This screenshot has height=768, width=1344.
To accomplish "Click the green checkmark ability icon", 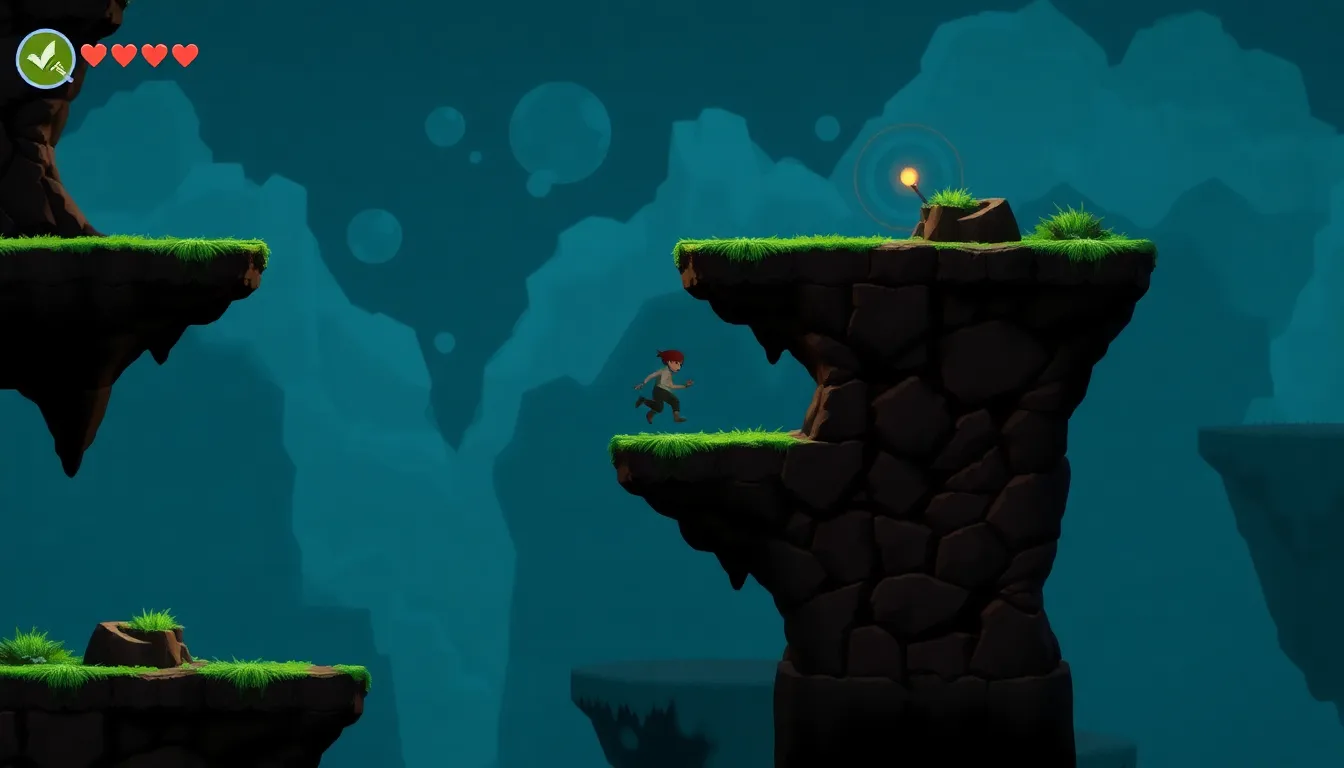I will pos(46,58).
